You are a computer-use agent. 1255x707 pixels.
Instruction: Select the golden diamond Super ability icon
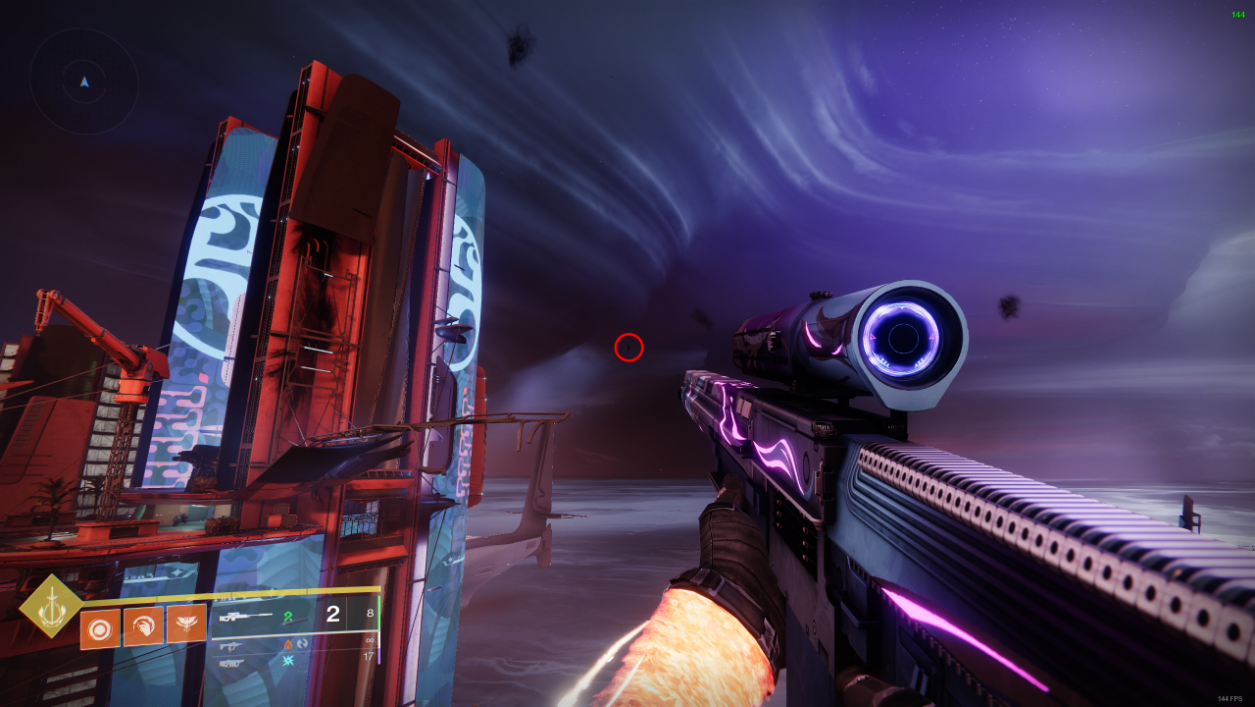[51, 605]
